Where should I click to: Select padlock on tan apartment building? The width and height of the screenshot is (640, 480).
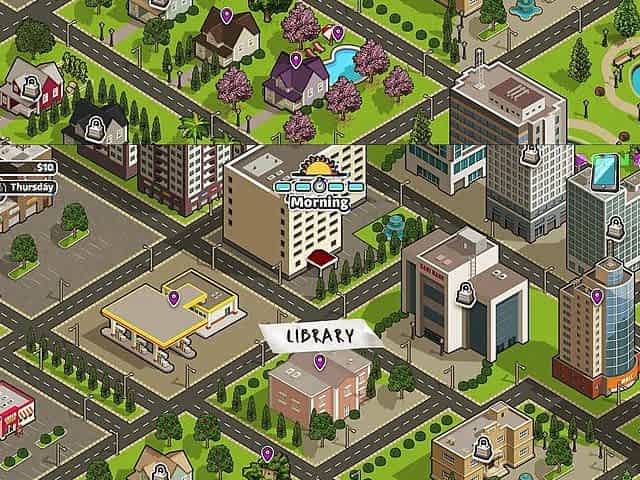click(x=482, y=451)
